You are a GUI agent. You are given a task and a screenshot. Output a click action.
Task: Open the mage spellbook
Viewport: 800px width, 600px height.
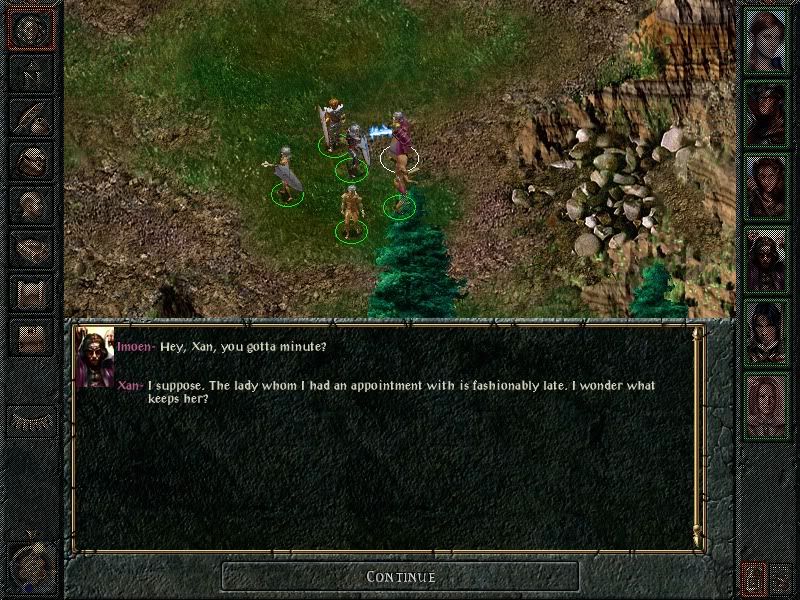pos(30,248)
